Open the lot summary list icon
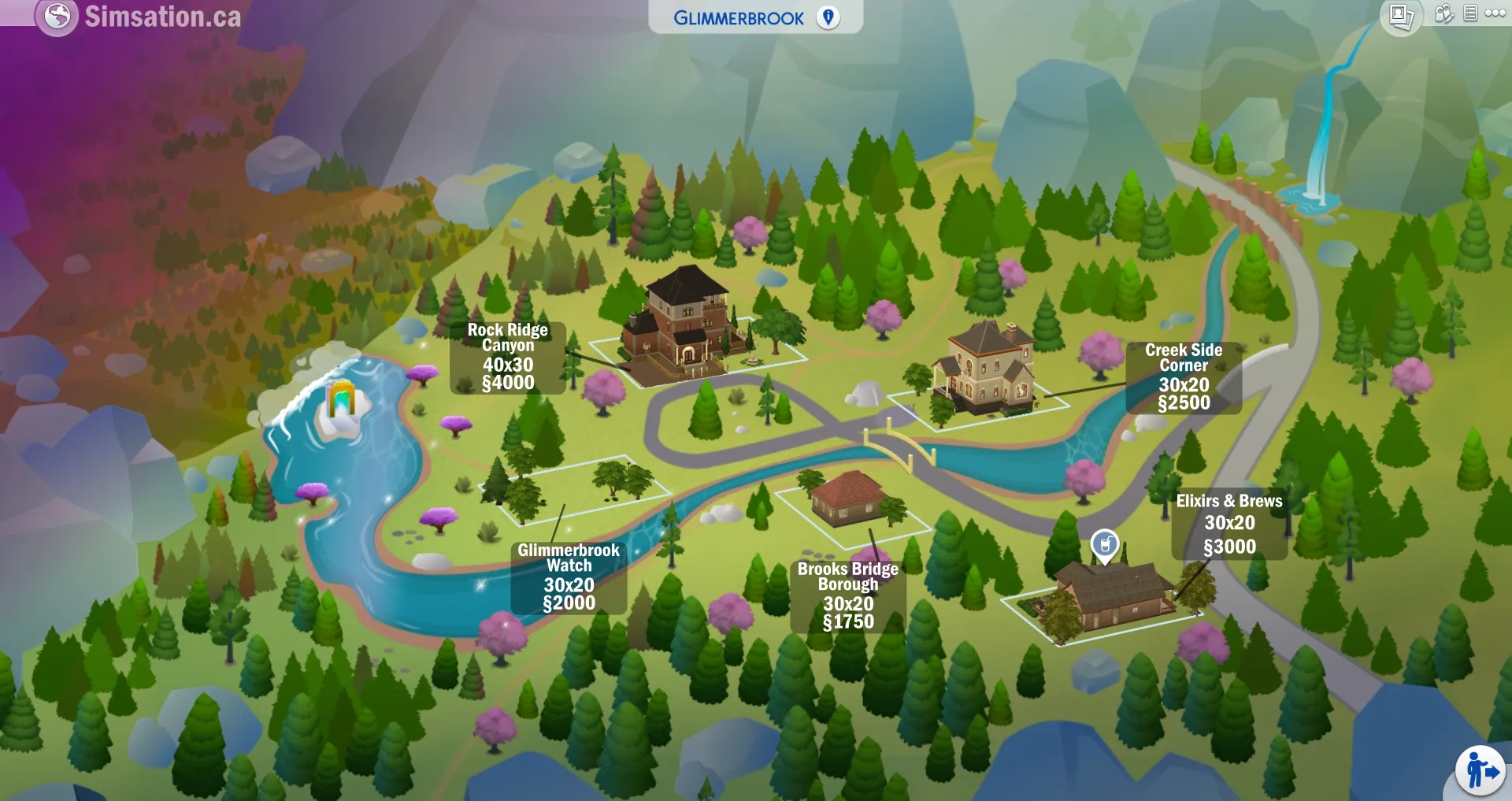 1469,14
